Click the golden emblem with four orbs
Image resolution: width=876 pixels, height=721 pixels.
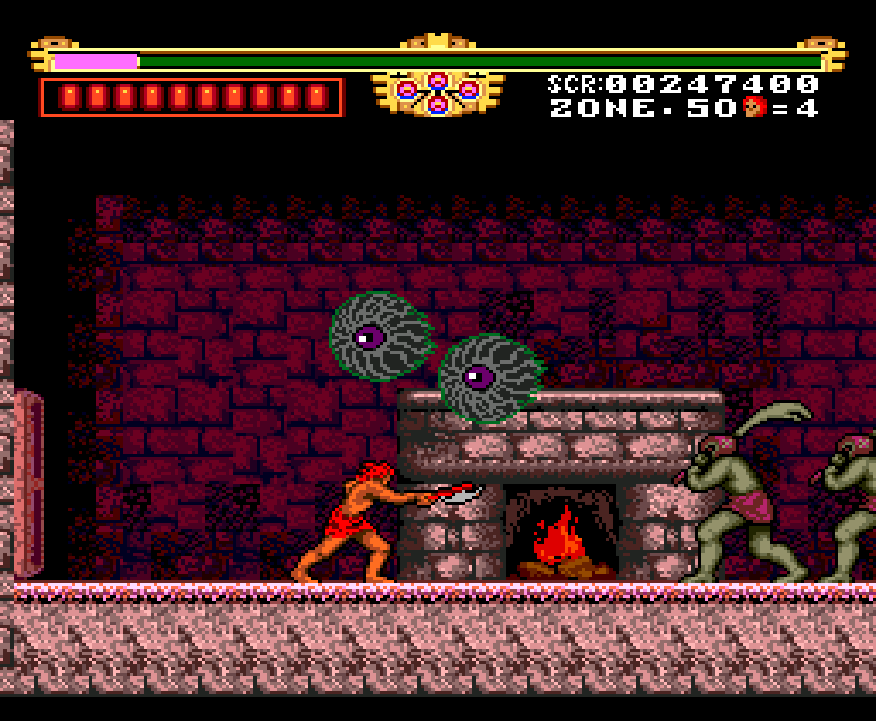pyautogui.click(x=437, y=92)
